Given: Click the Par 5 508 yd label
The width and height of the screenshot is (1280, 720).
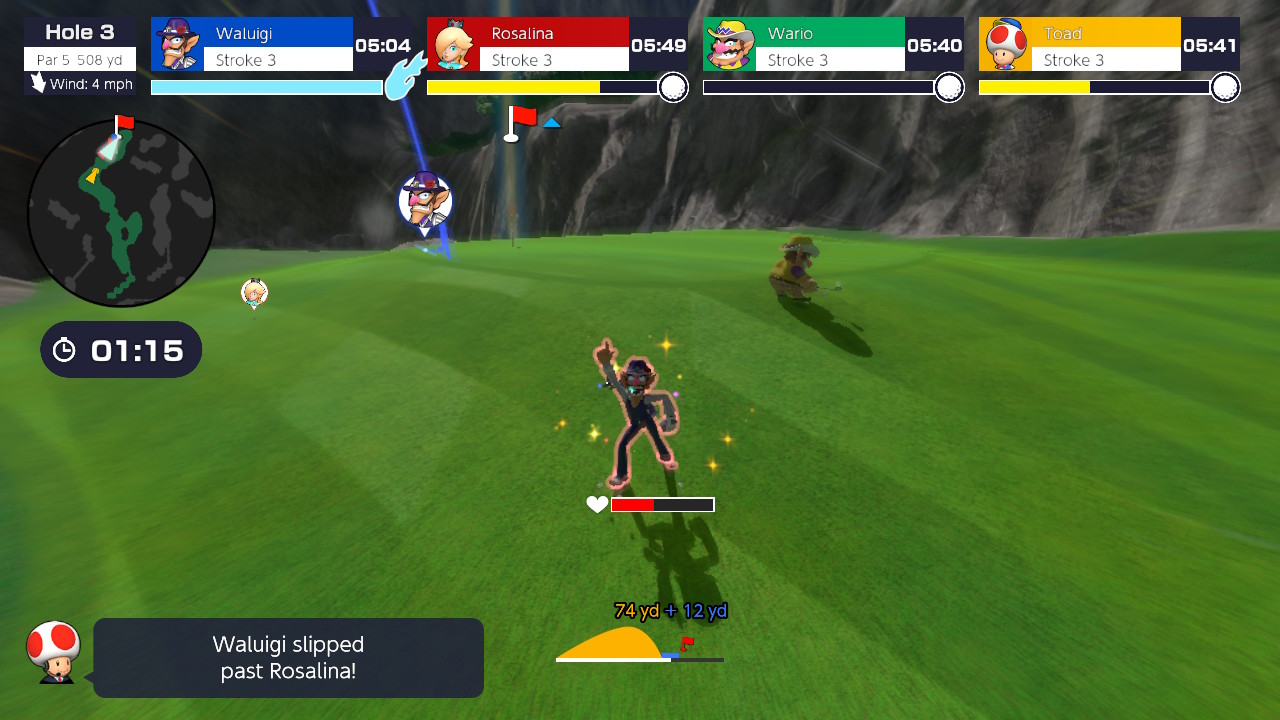Looking at the screenshot, I should [x=80, y=58].
